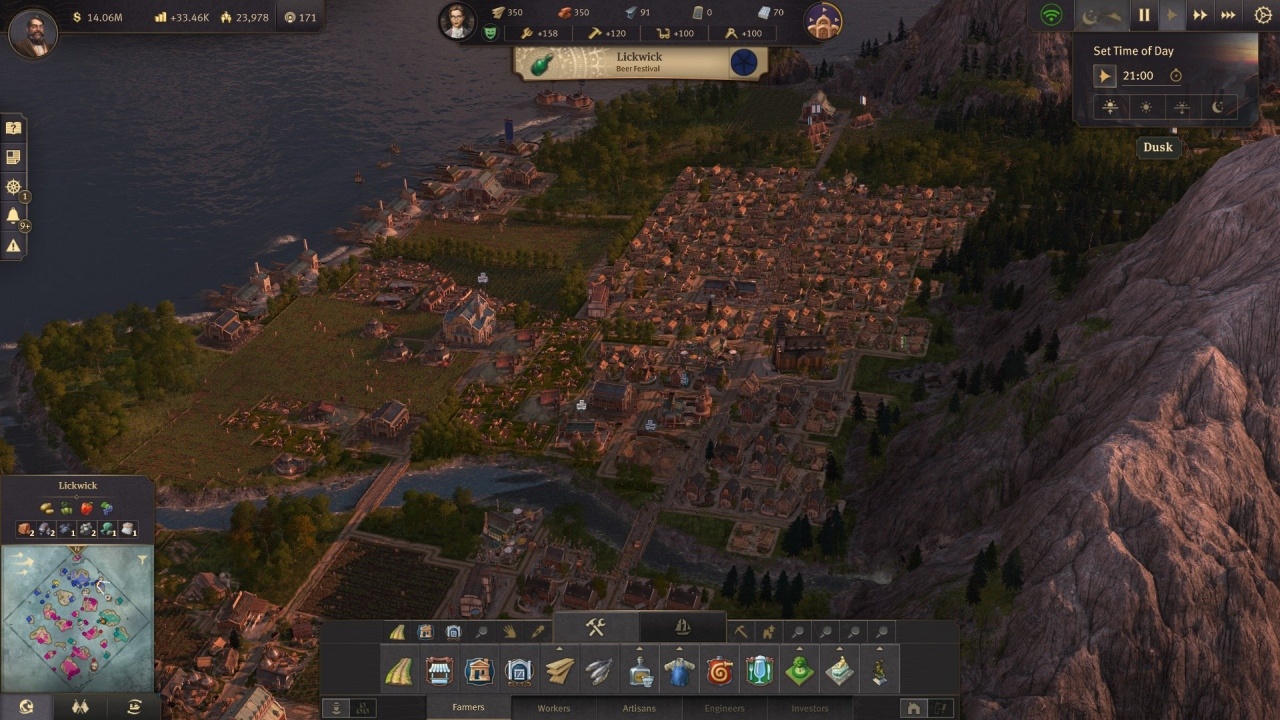Open the ship construction tab
This screenshot has height=720, width=1280.
tap(683, 627)
